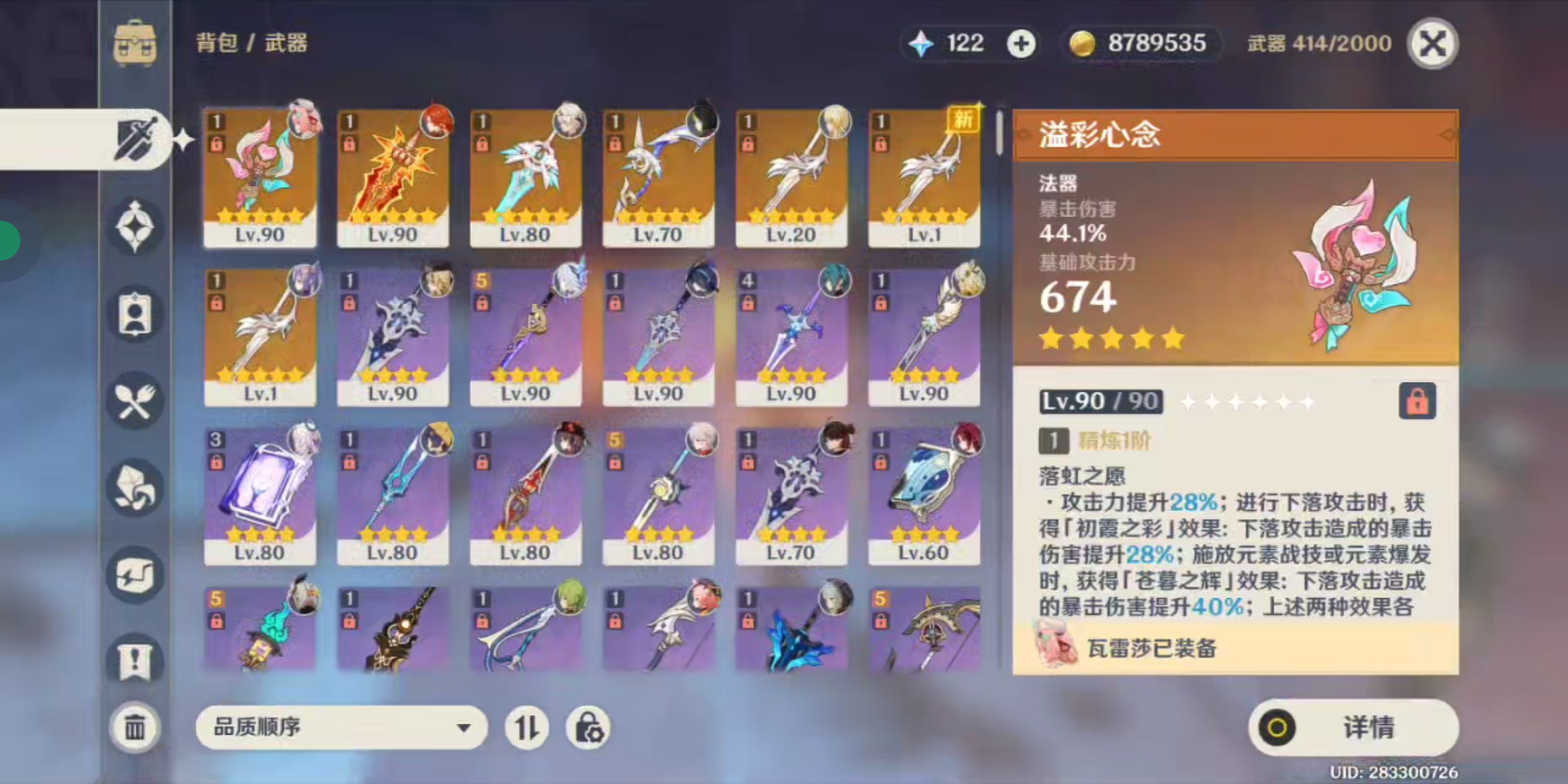Open the 品质顺序 sort dropdown

click(x=341, y=727)
